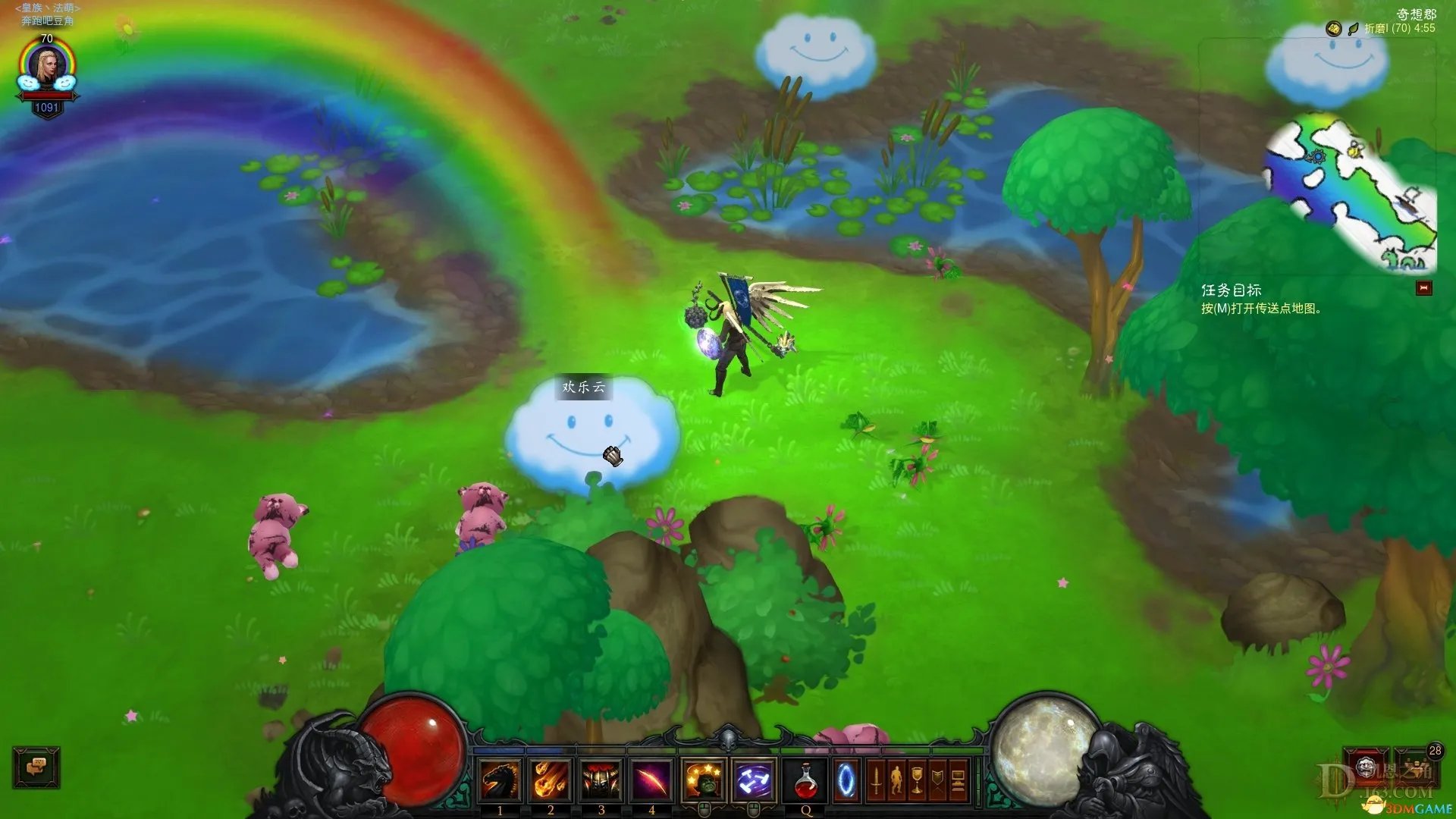The image size is (1456, 819).
Task: Trigger the crimson slash skill in slot 4
Action: coord(651,780)
